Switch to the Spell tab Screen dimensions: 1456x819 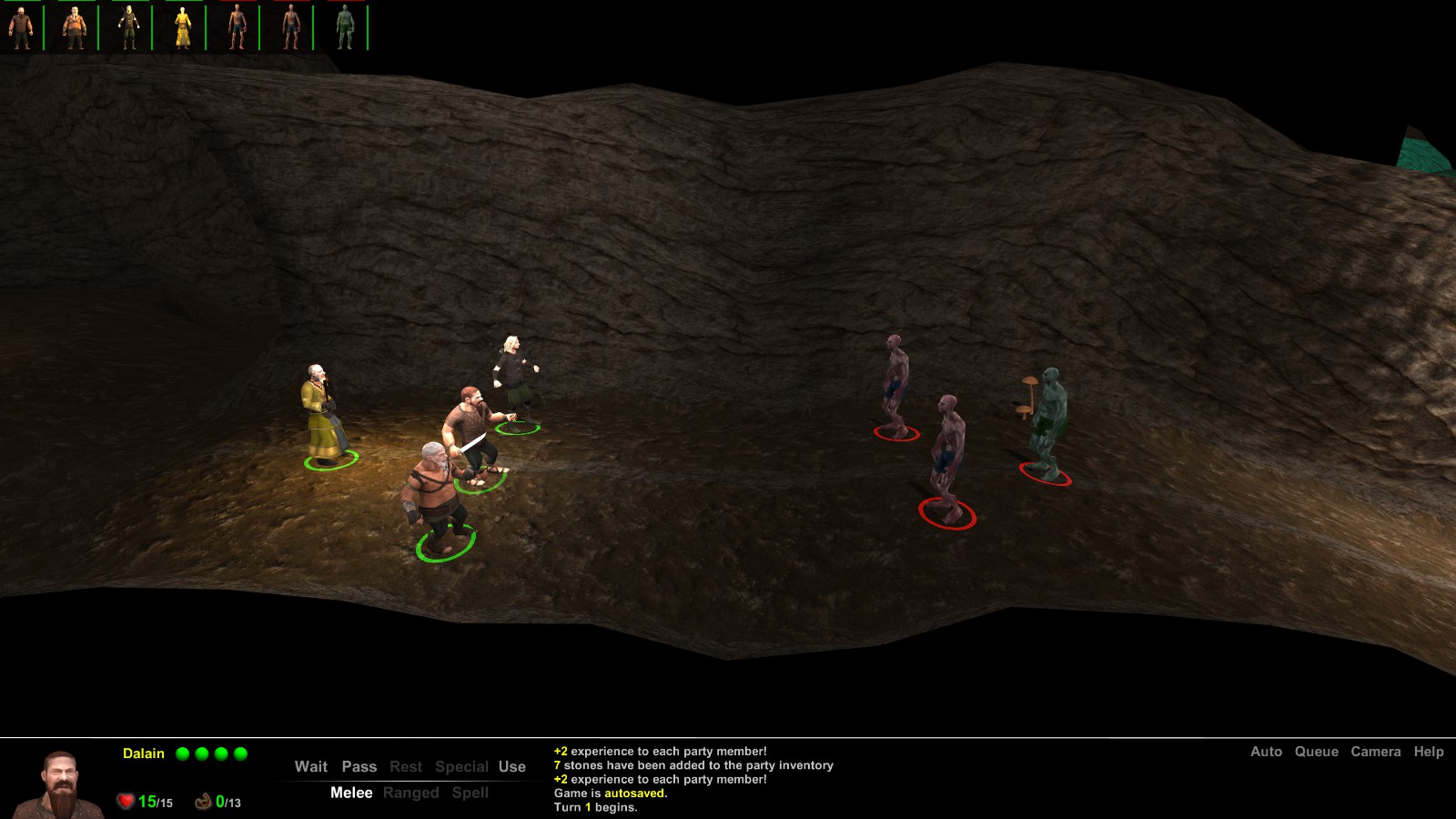[470, 793]
